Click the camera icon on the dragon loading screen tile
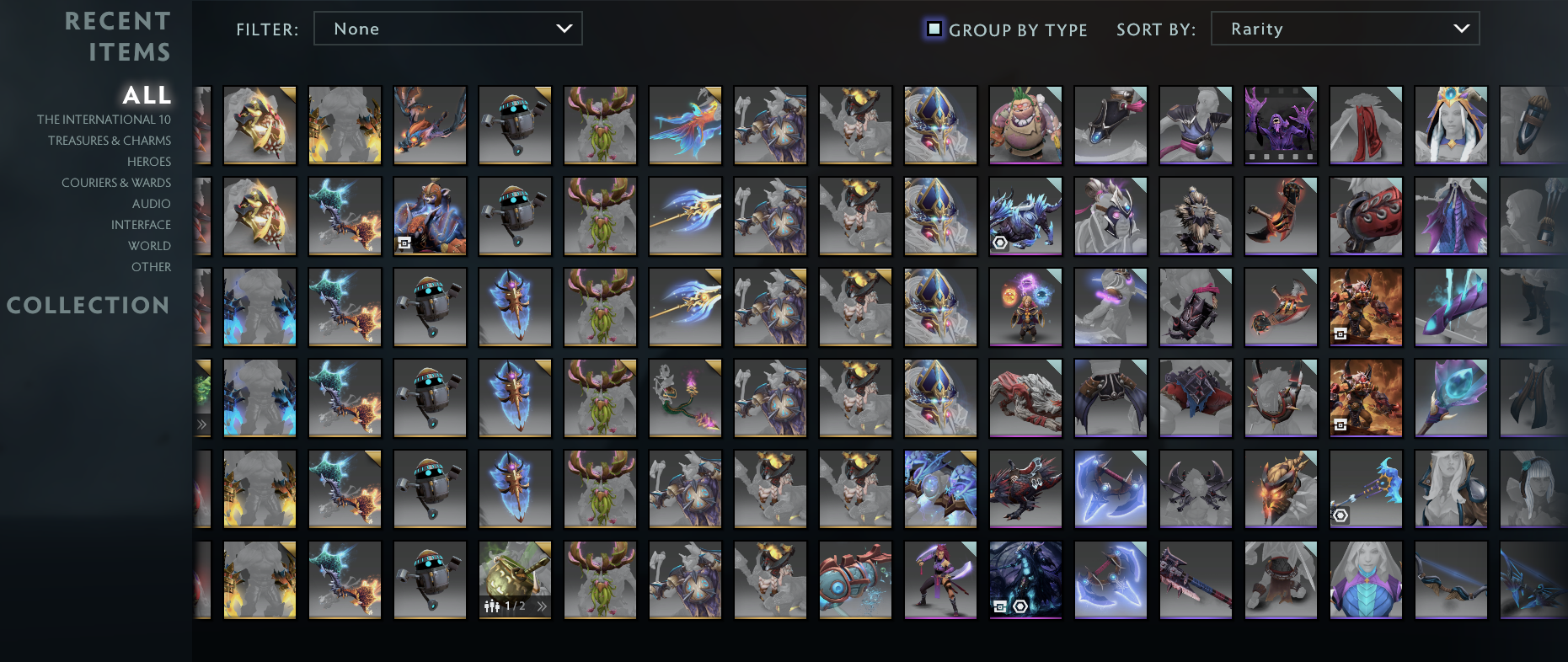The image size is (1568, 662). tap(1000, 605)
